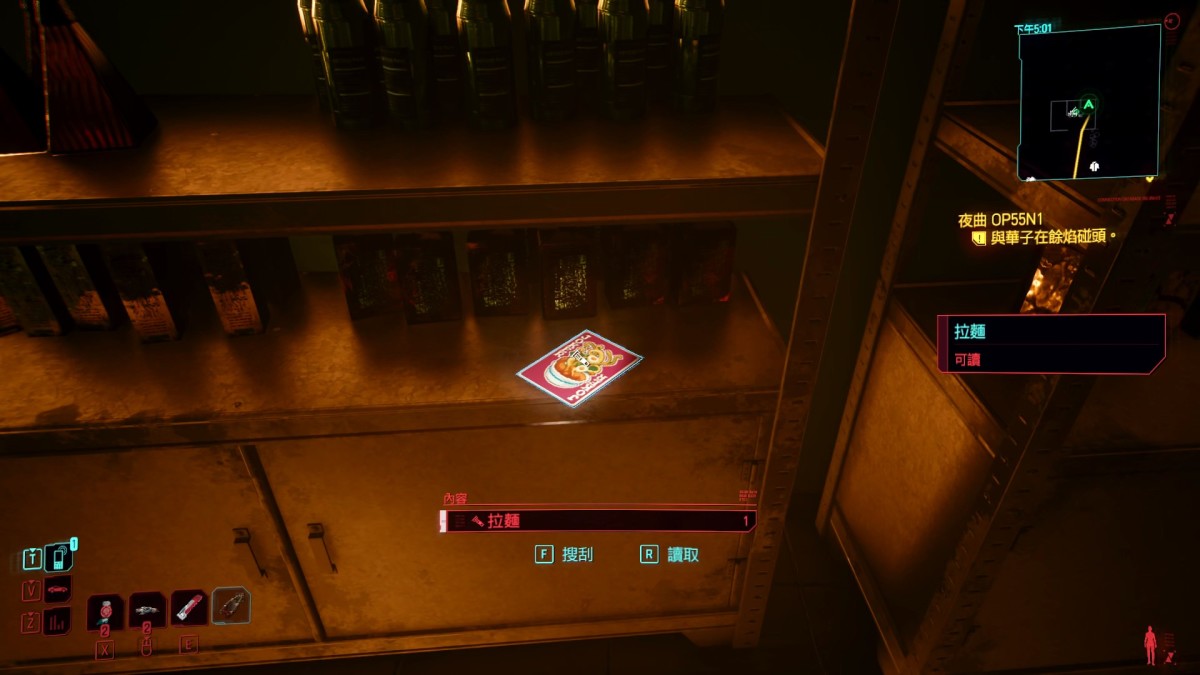
Task: Click the green player arrow on minimap
Action: 1088,104
